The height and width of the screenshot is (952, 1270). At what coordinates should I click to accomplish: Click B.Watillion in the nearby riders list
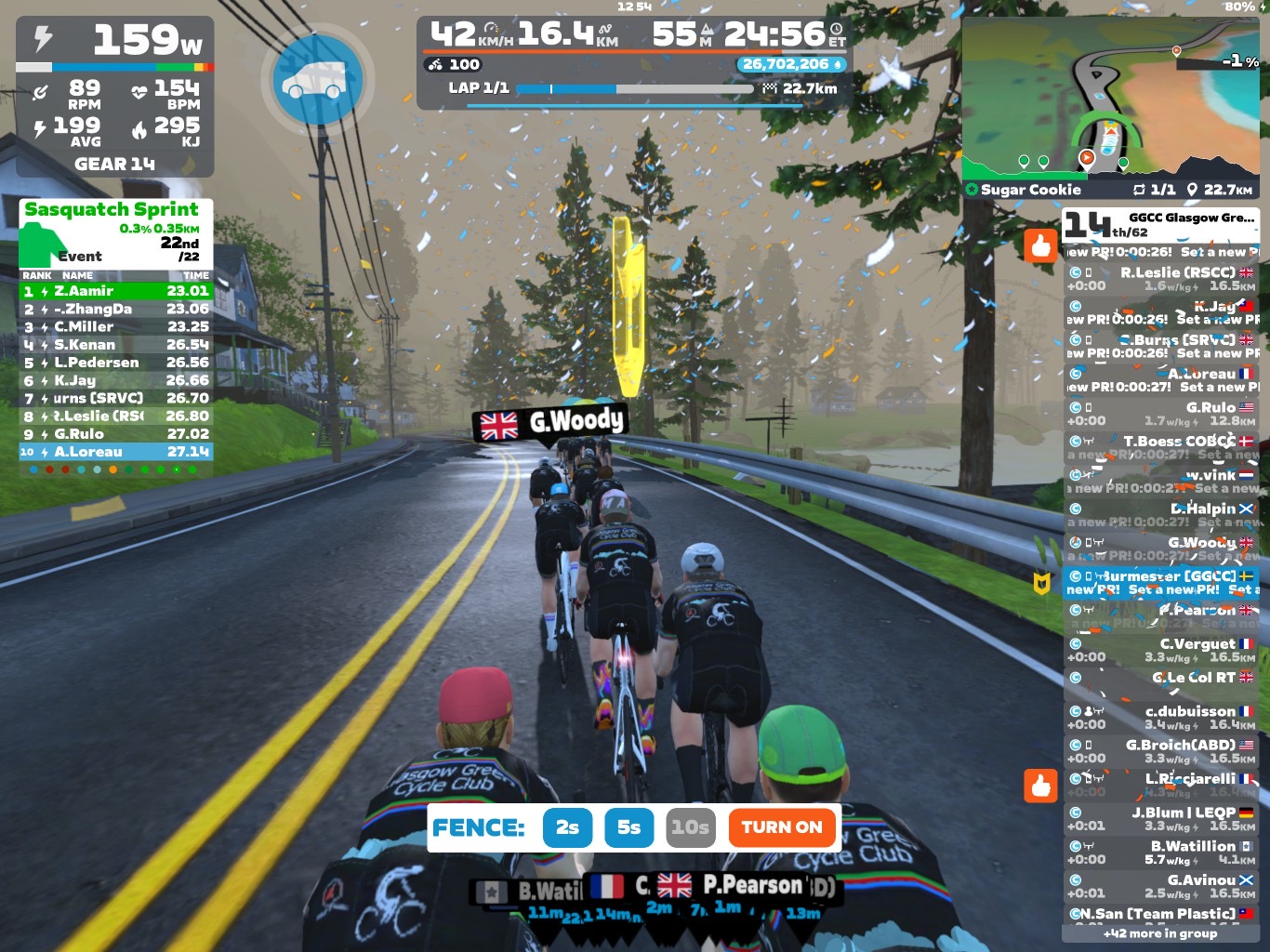coord(1162,853)
